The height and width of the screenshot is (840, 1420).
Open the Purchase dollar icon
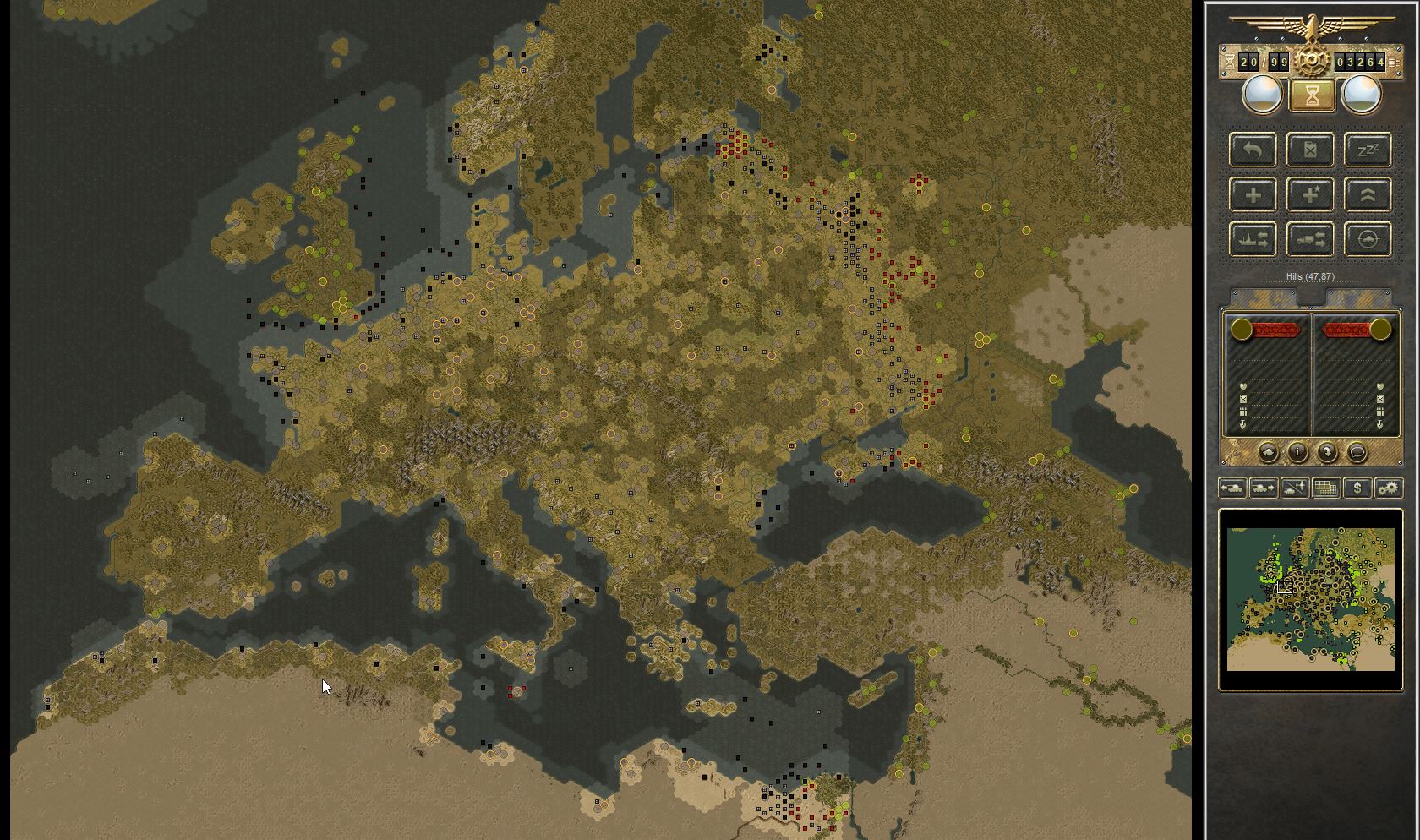1357,488
